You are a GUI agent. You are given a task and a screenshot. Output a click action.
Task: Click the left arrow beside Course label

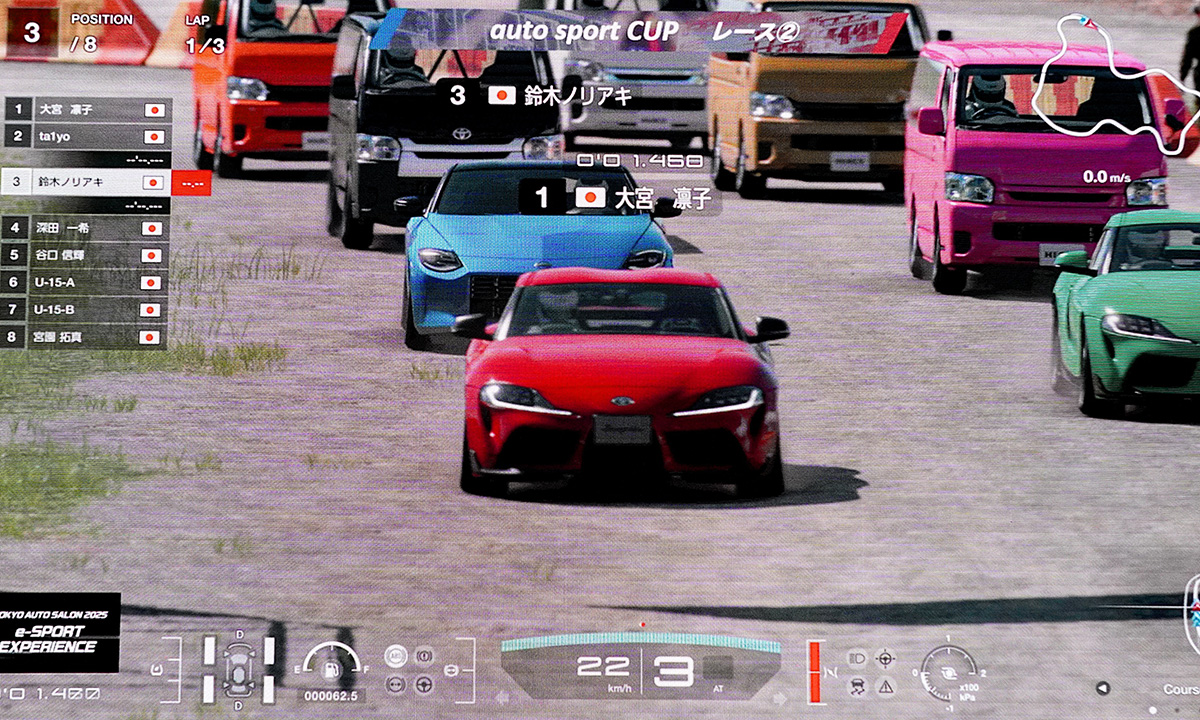(1102, 688)
